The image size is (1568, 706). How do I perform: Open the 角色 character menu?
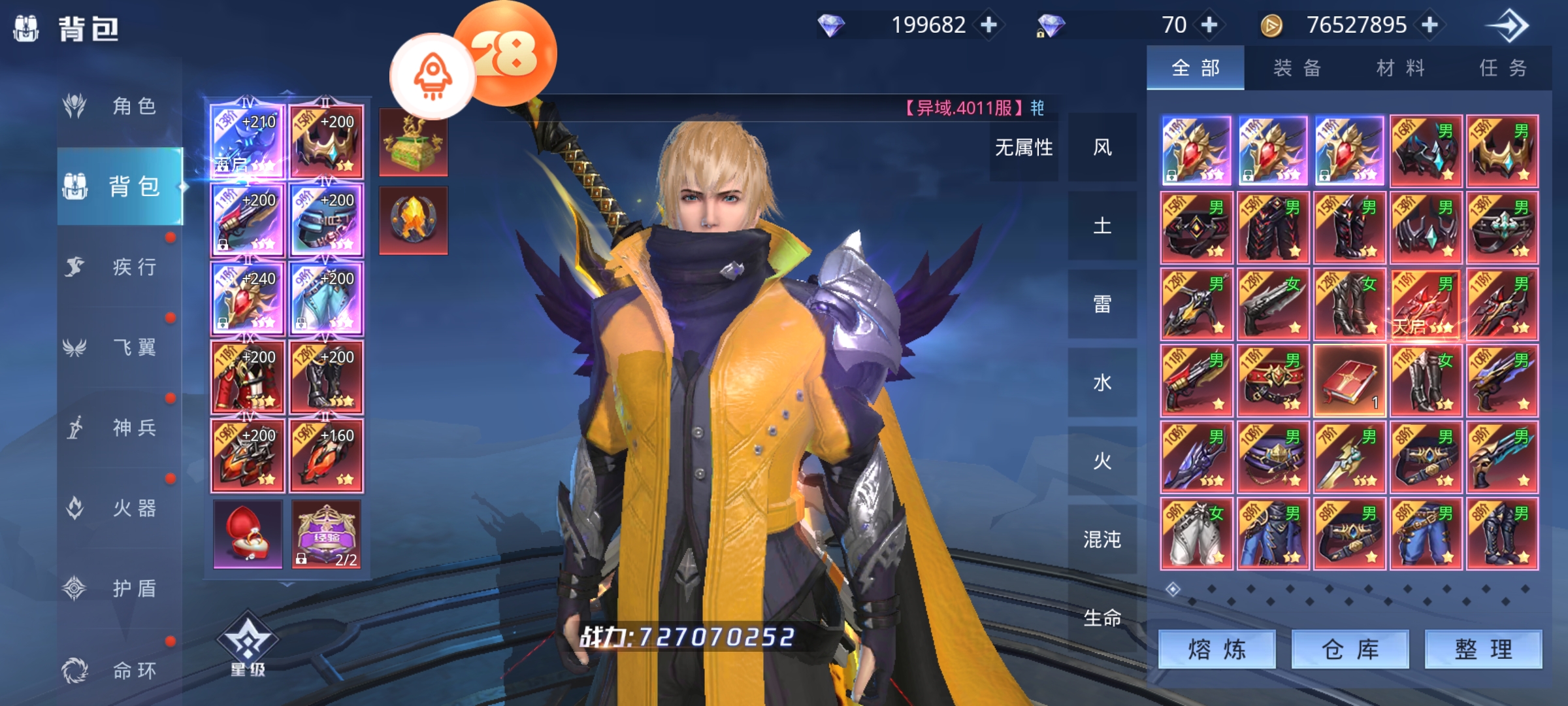[120, 106]
